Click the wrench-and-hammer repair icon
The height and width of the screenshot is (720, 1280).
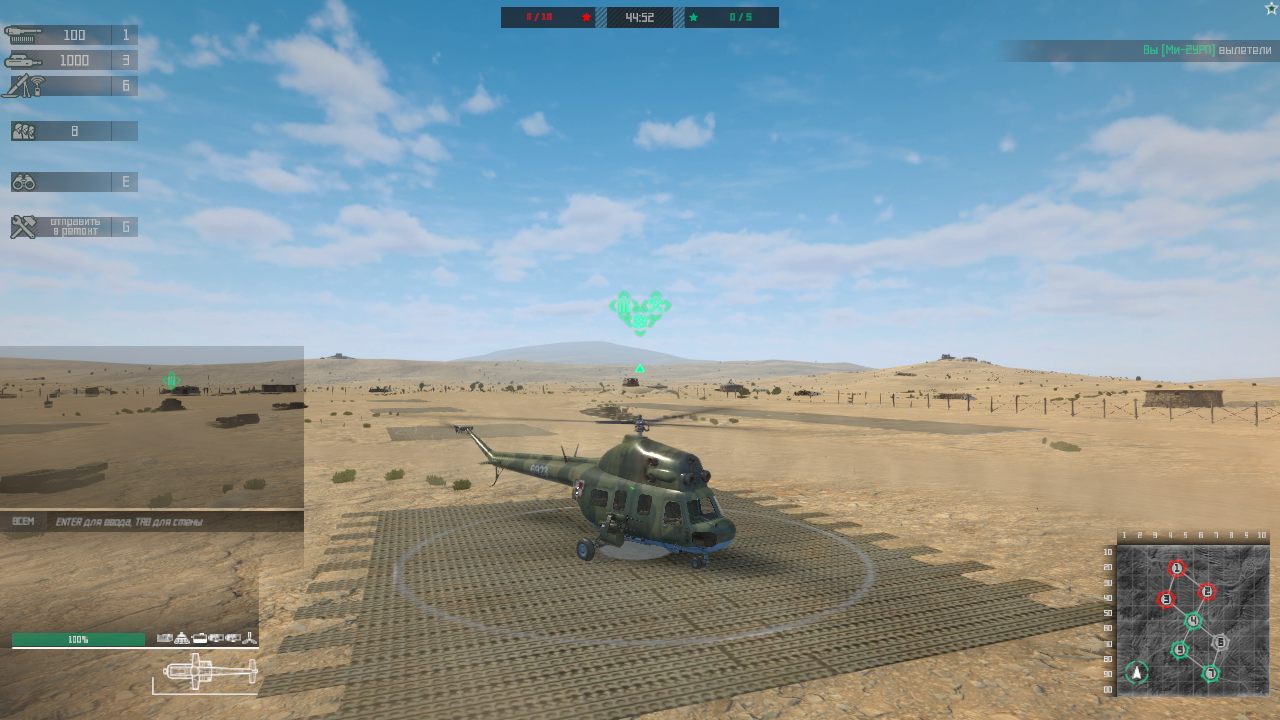[x=25, y=224]
